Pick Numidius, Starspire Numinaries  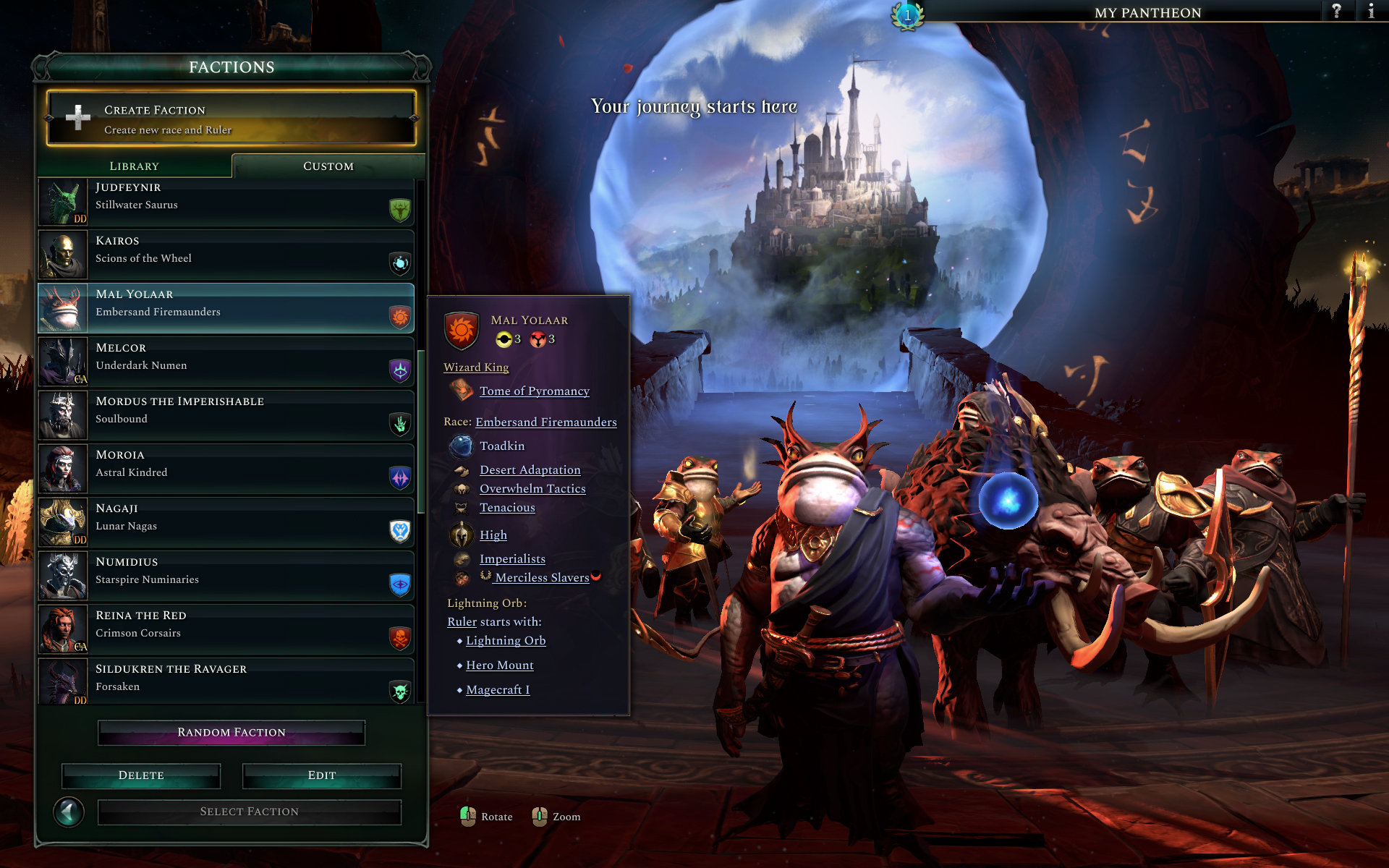(226, 576)
